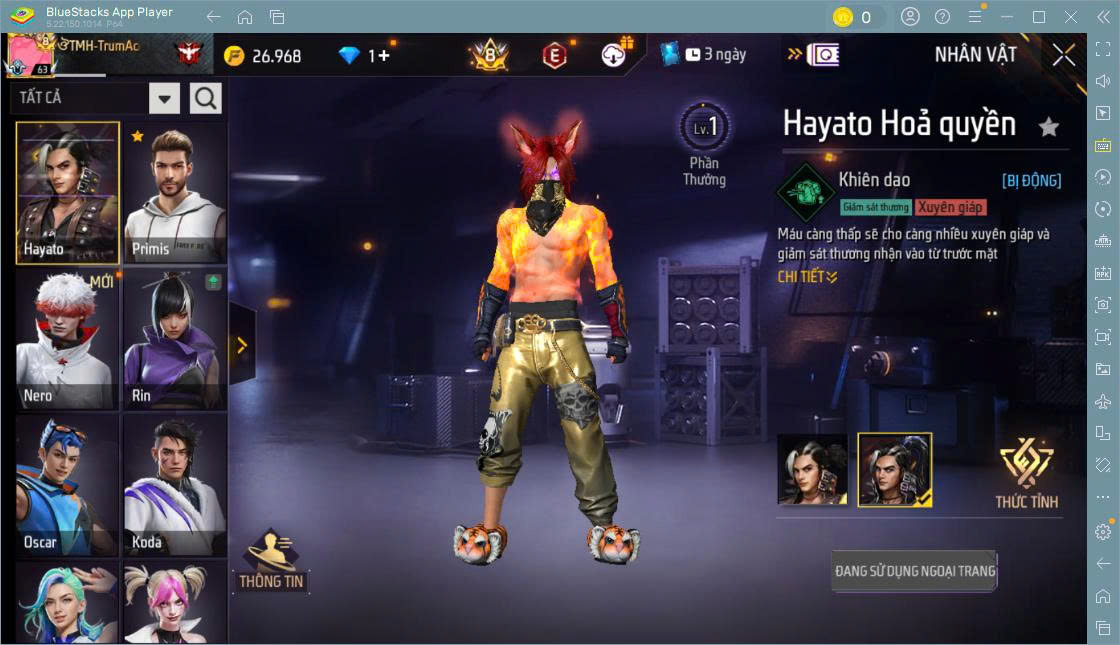
Task: Select the Oscar character card
Action: pos(67,486)
